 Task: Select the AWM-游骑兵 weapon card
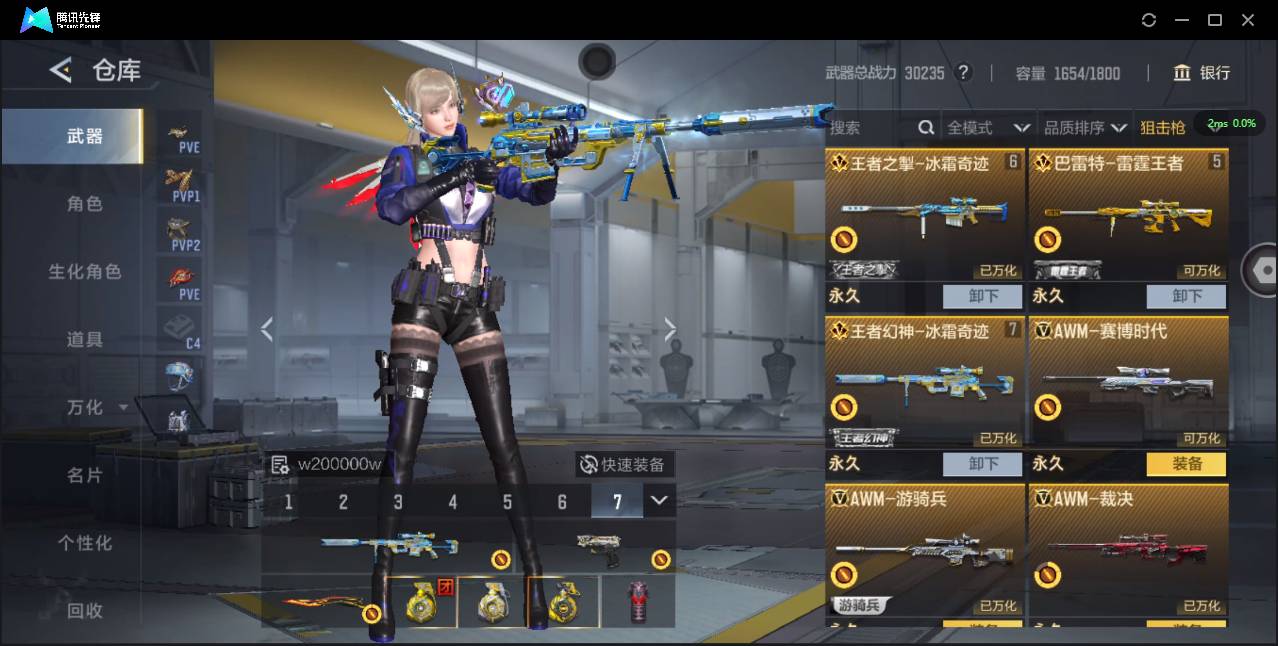click(x=925, y=550)
